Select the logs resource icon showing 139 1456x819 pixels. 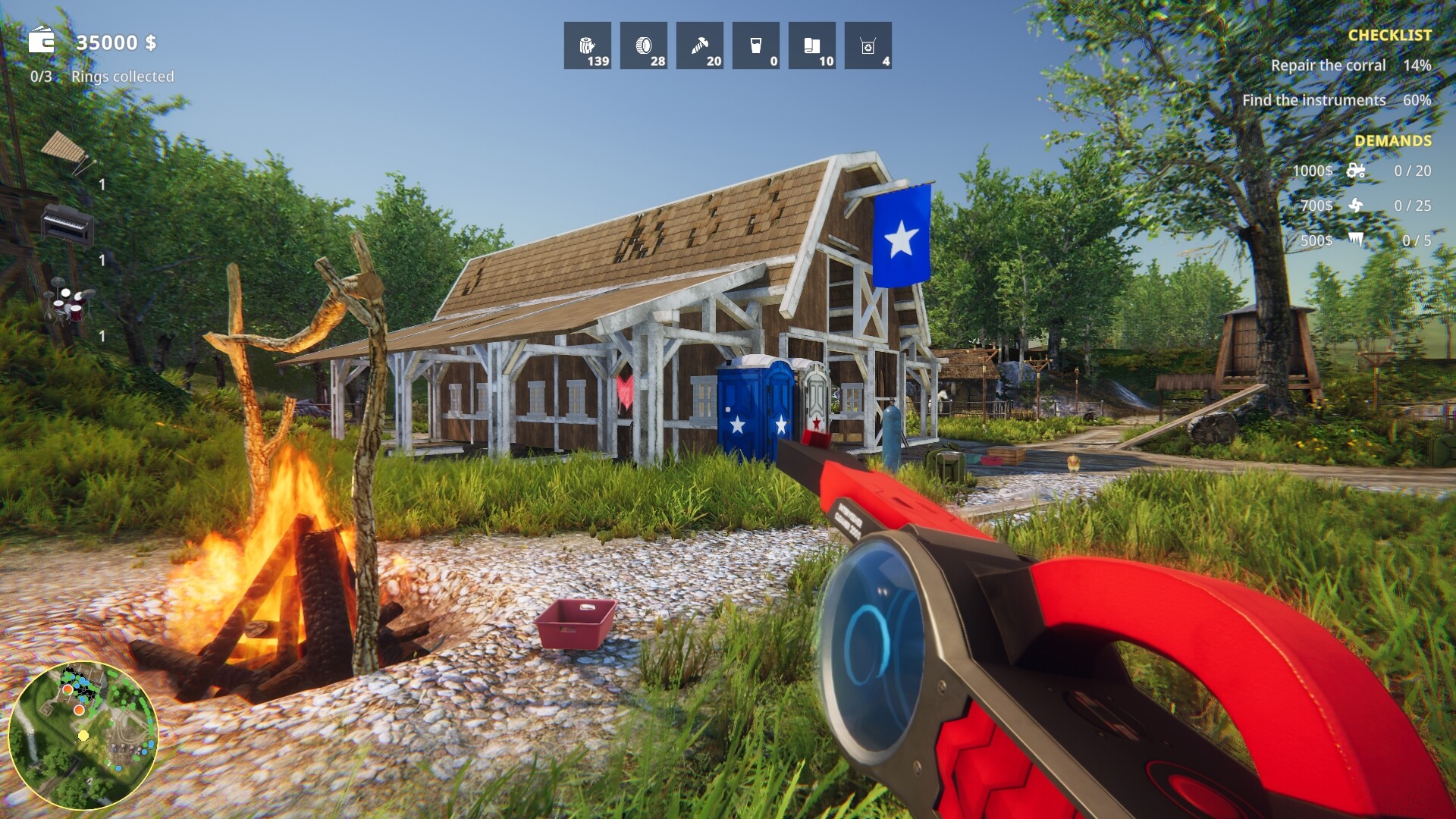587,45
